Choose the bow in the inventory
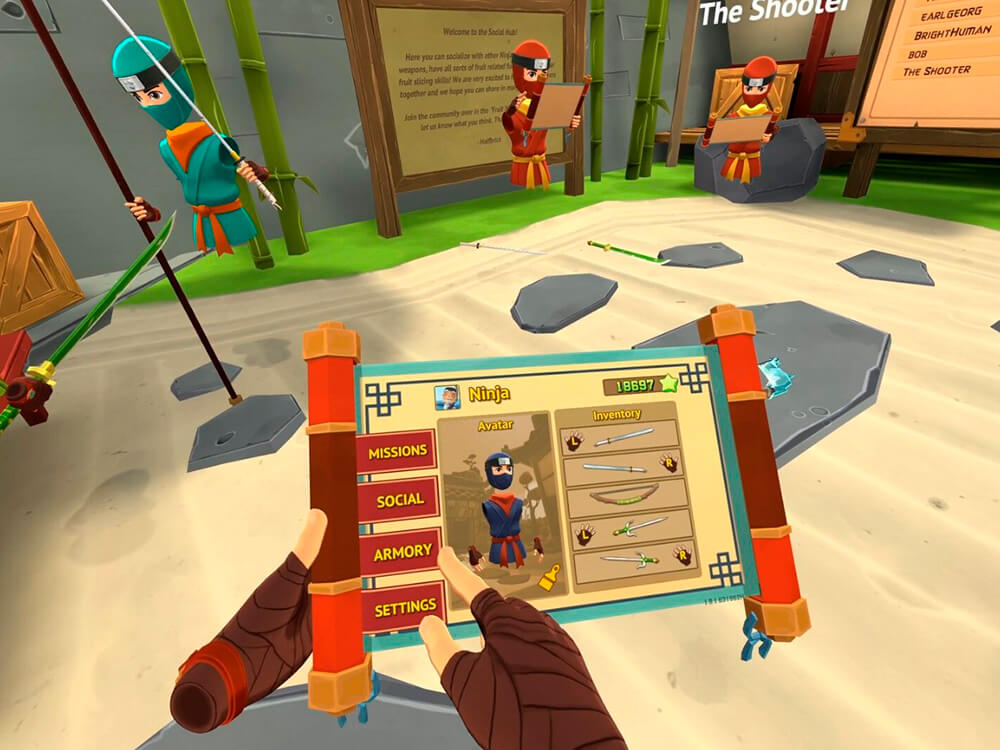 (626, 496)
